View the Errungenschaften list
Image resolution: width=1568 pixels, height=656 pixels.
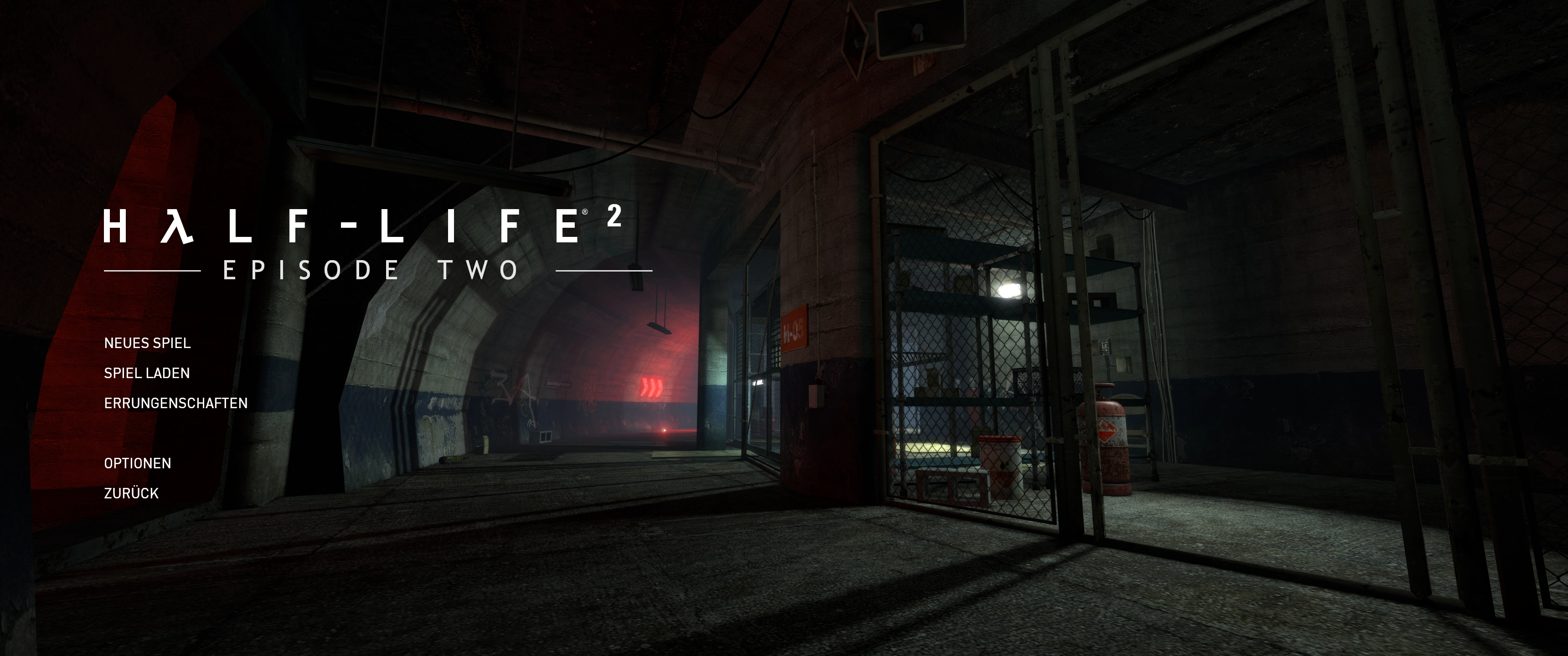click(x=175, y=403)
